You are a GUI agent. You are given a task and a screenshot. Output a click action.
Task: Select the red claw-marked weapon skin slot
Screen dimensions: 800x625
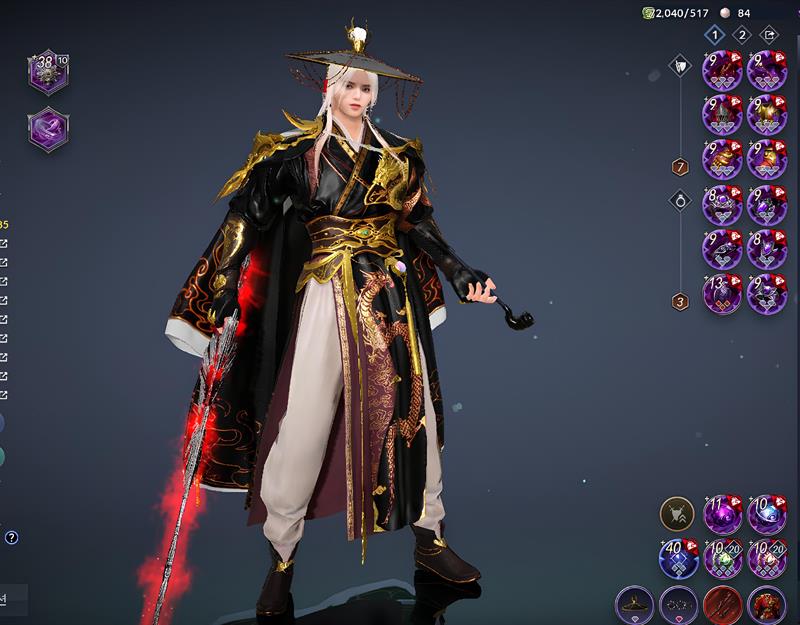[722, 605]
